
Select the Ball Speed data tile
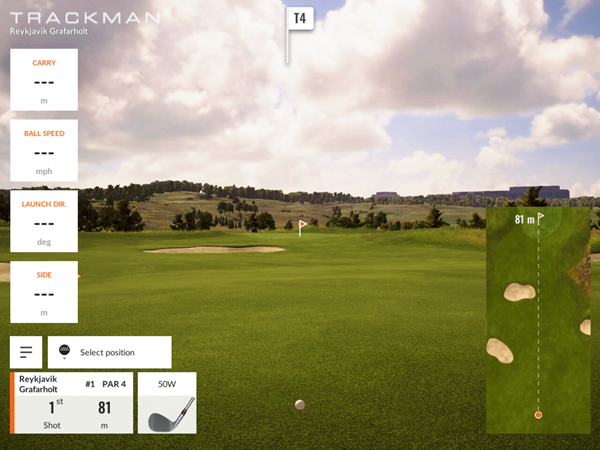pos(44,150)
